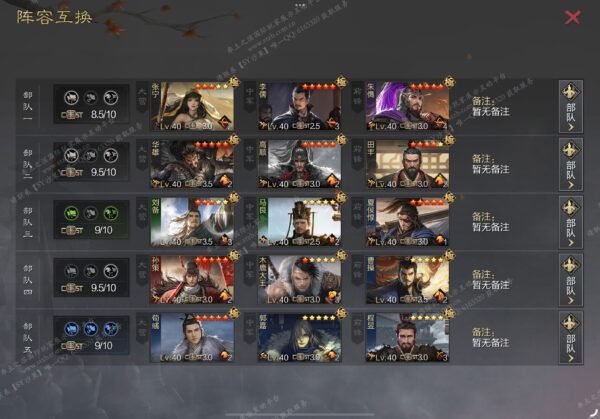Open the 部队 button for team four

pyautogui.click(x=571, y=280)
